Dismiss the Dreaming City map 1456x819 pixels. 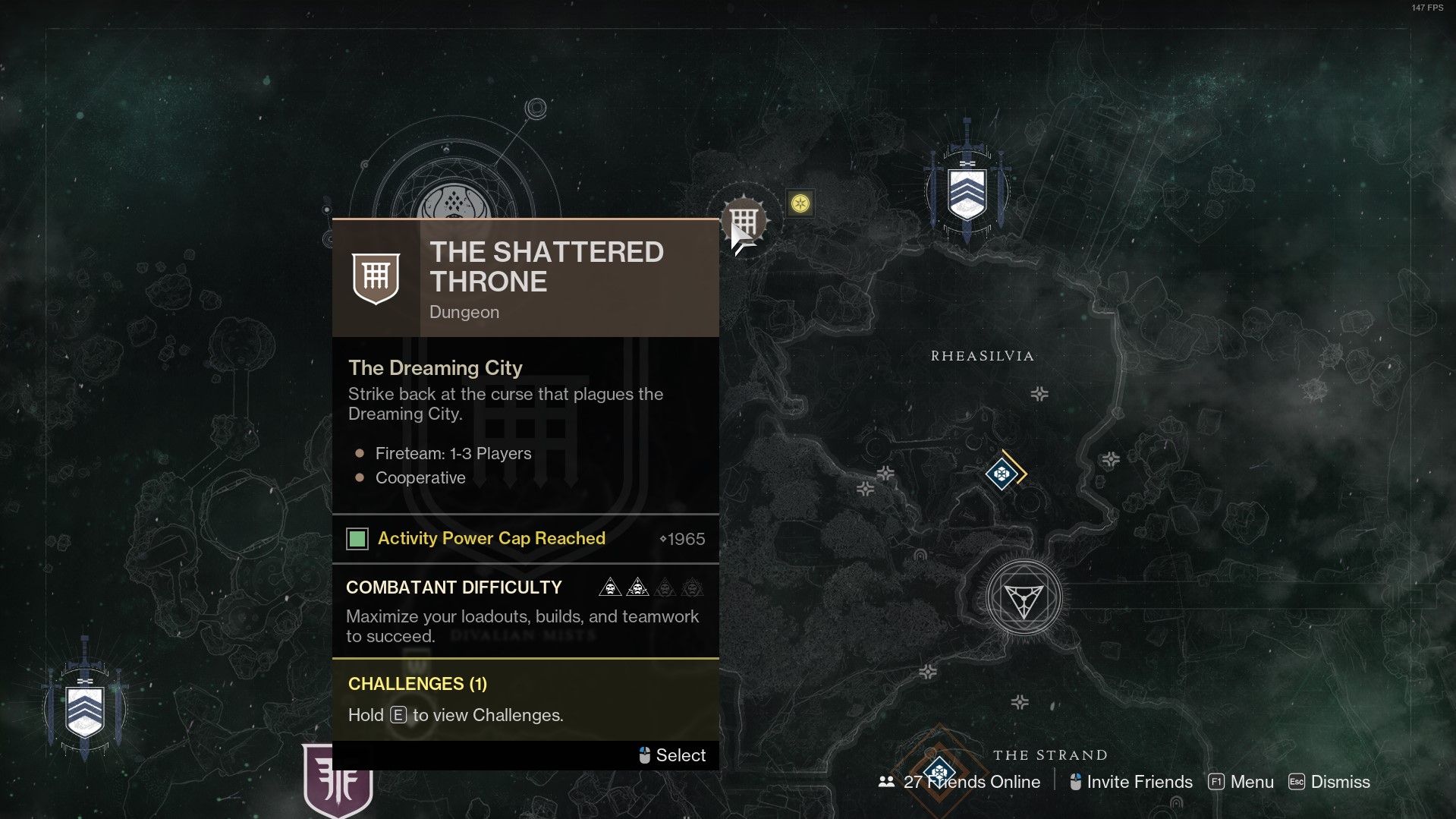(1329, 782)
